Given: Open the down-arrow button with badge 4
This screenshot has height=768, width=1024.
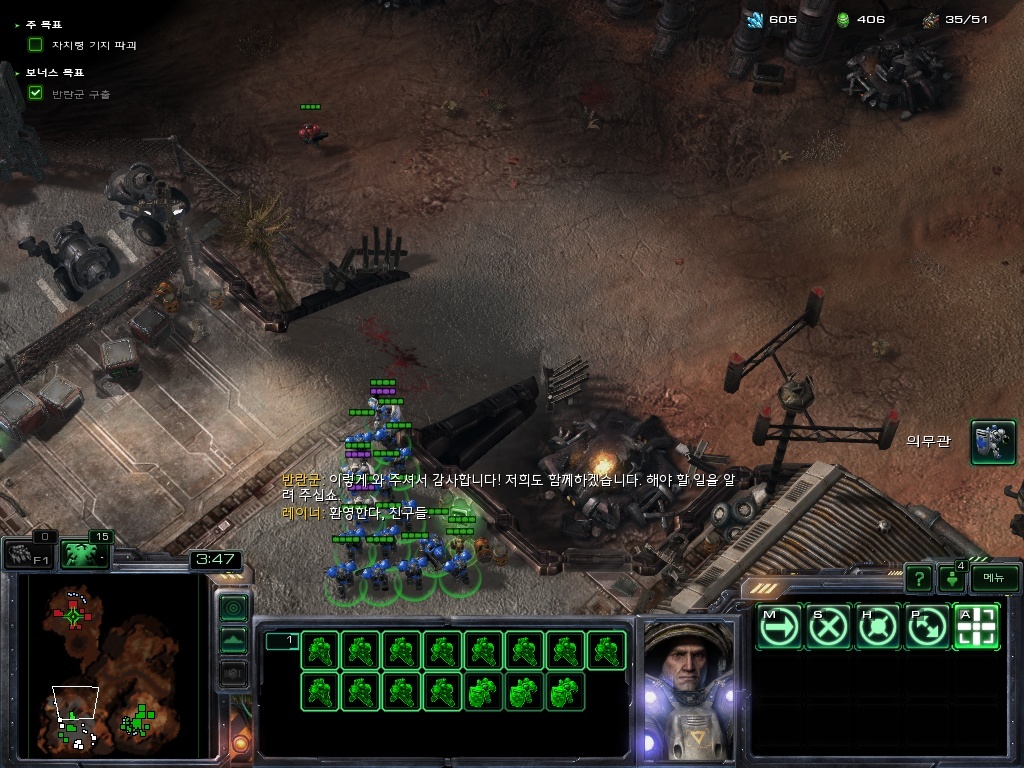Looking at the screenshot, I should 951,578.
